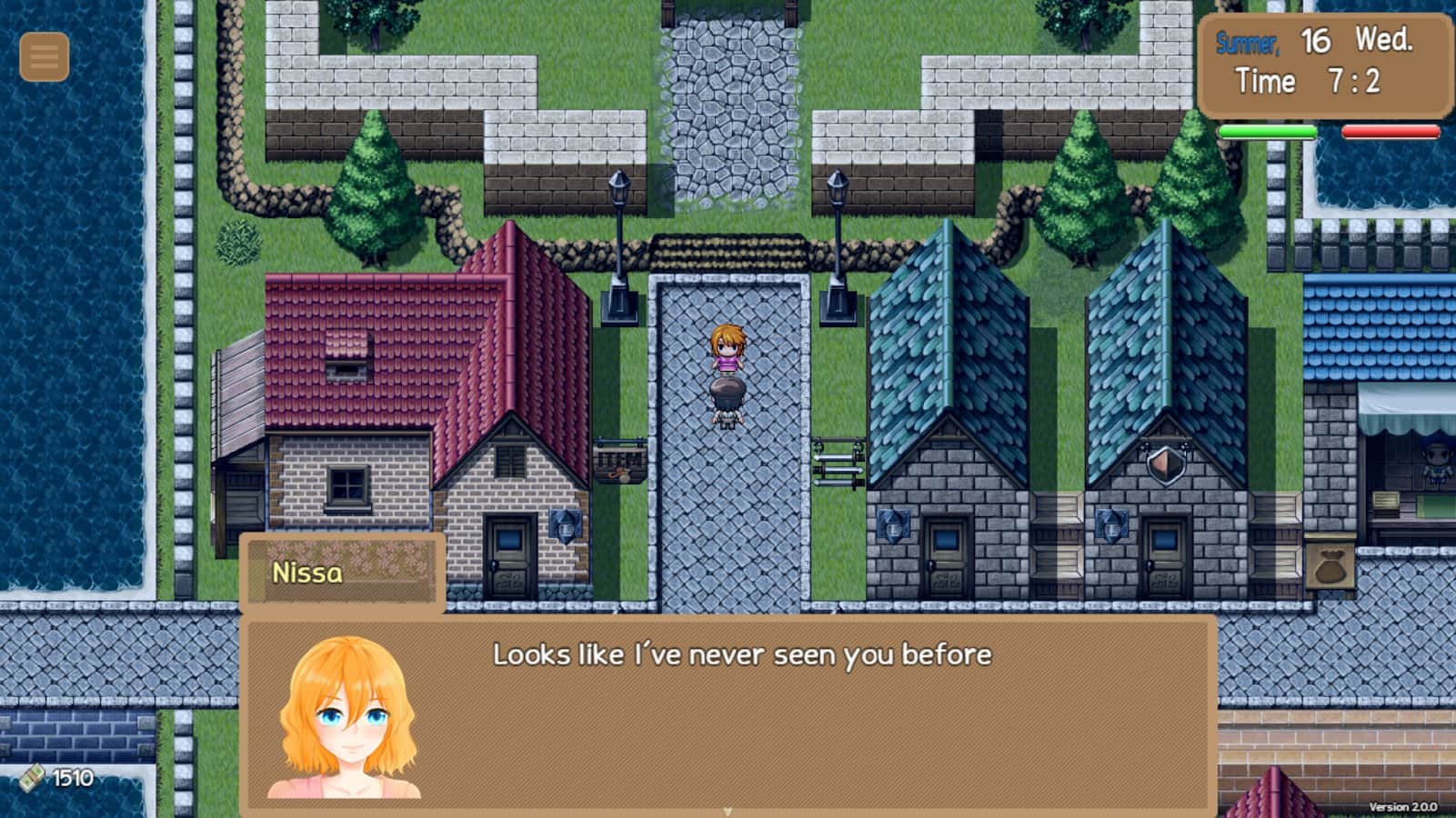Click Nissa's portrait in the dialog box
The image size is (1456, 818).
coord(347,718)
